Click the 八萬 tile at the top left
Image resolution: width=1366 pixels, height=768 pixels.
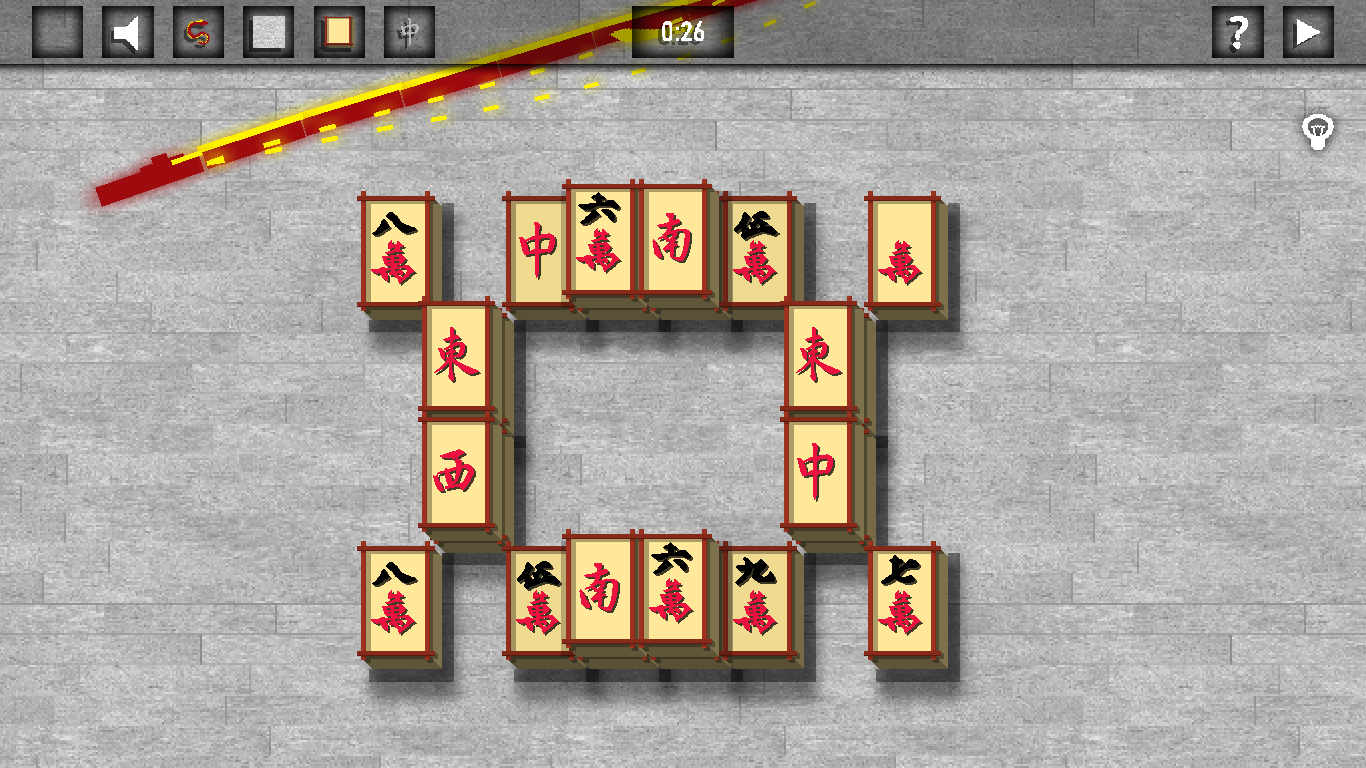click(x=395, y=250)
